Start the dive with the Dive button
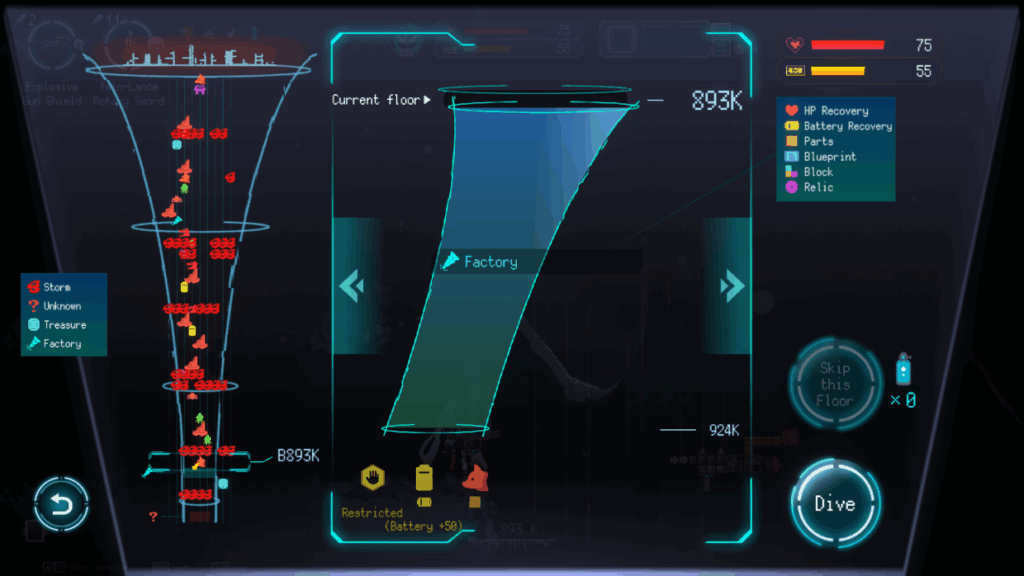1024x576 pixels. tap(835, 503)
